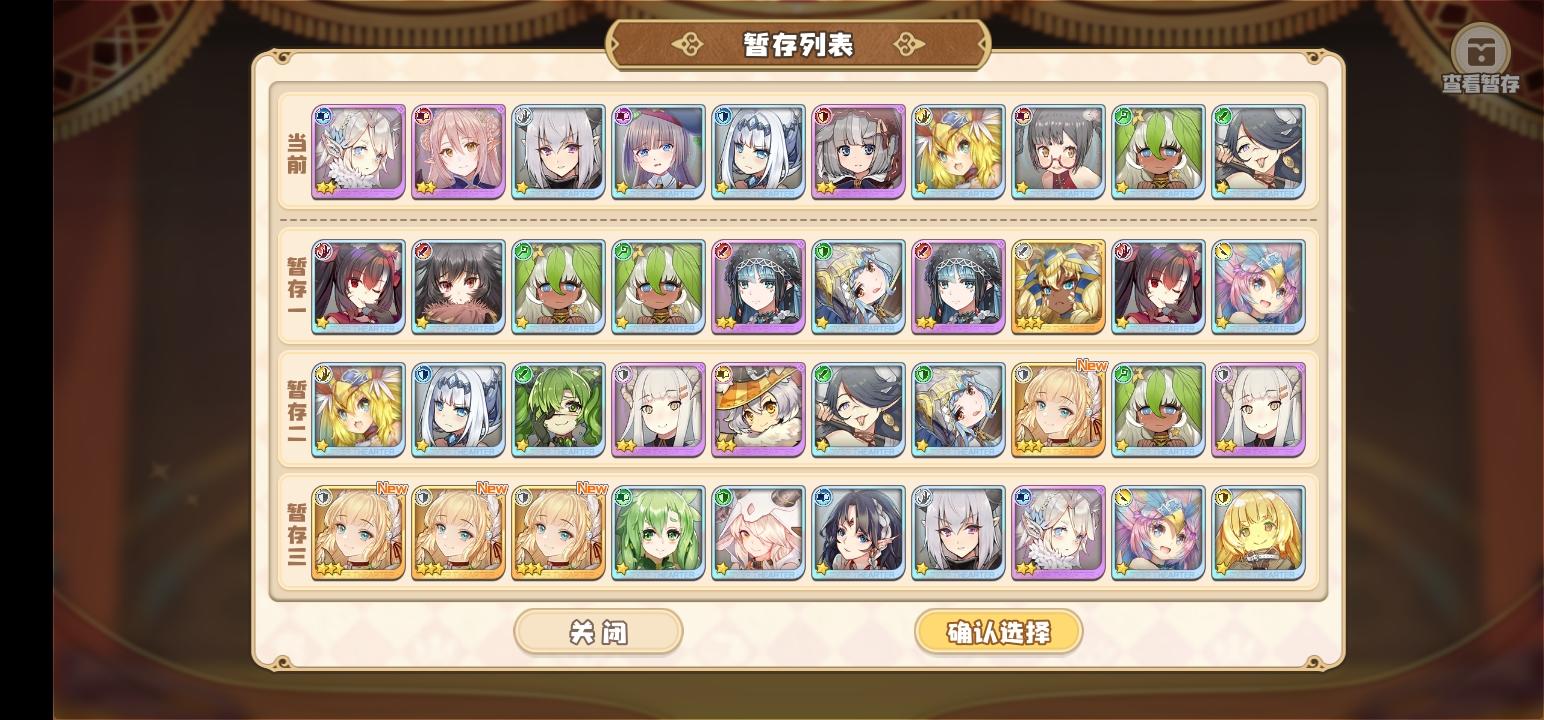
Task: Click the blue attribute badge on first 当前 character
Action: click(325, 114)
